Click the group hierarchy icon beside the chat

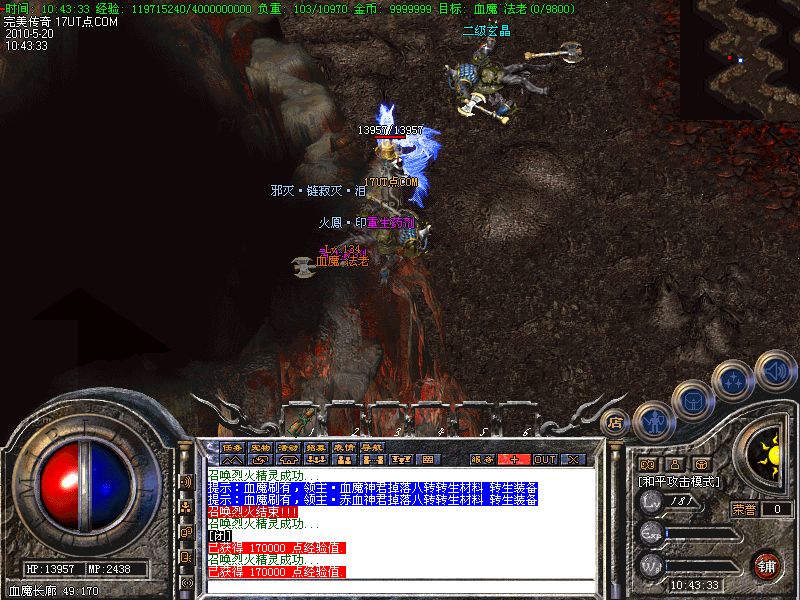pyautogui.click(x=186, y=507)
